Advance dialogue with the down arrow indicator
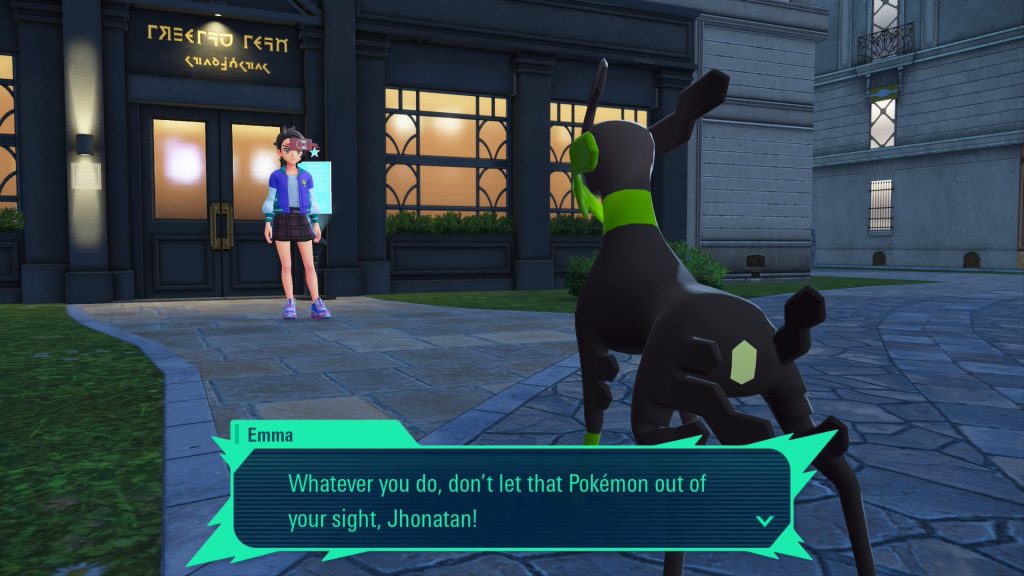1024x576 pixels. pos(764,521)
